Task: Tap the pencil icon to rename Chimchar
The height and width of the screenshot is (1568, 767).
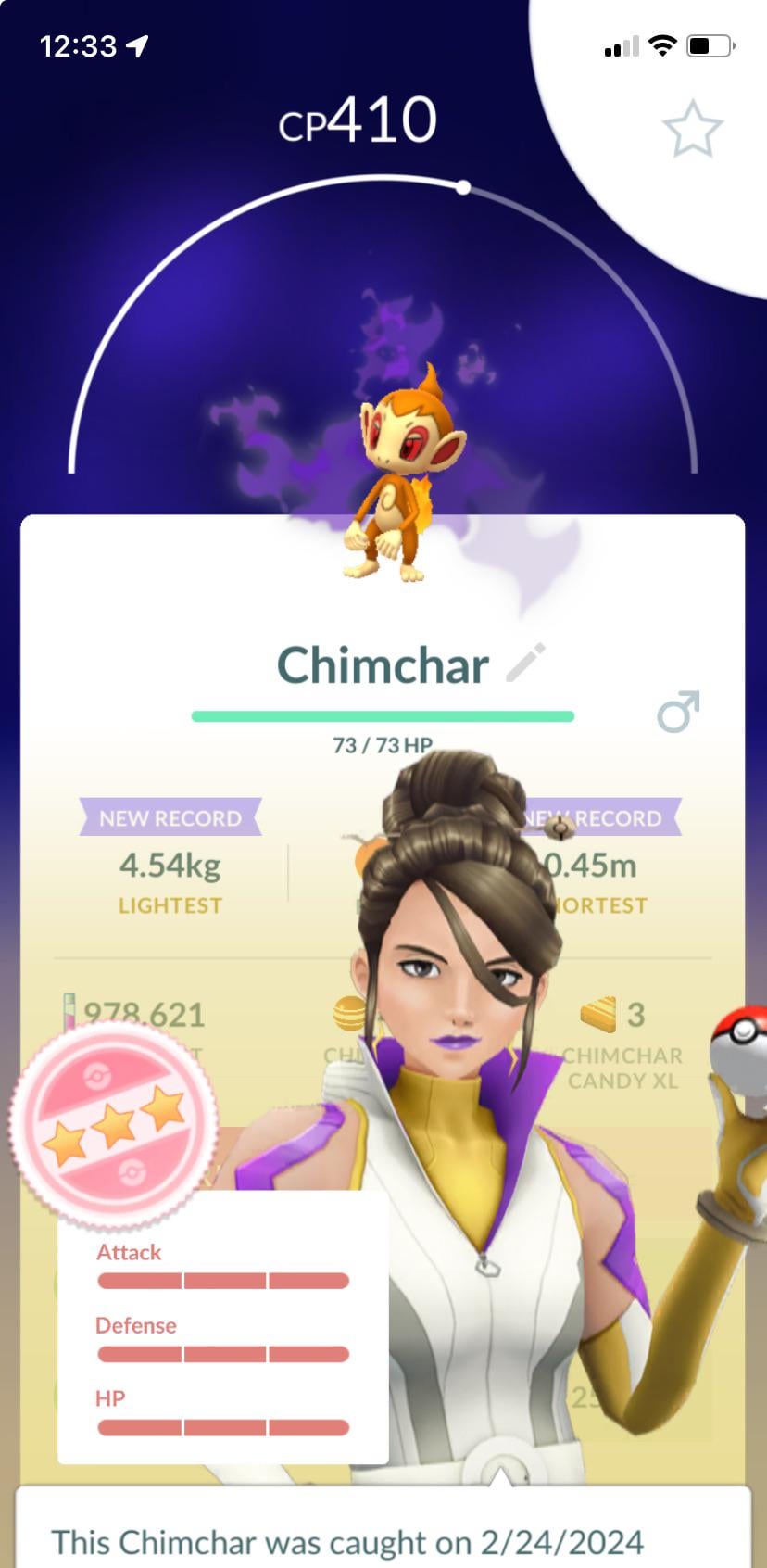Action: 526,664
